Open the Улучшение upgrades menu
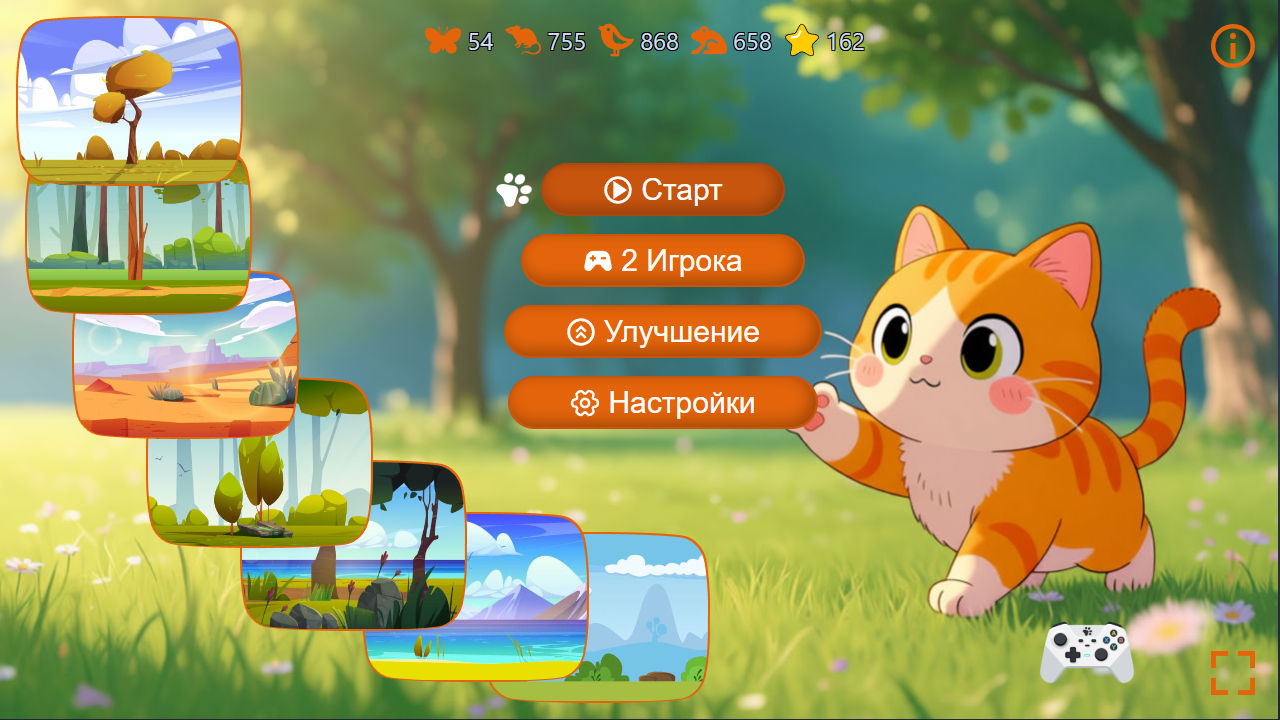This screenshot has height=720, width=1280. [662, 332]
